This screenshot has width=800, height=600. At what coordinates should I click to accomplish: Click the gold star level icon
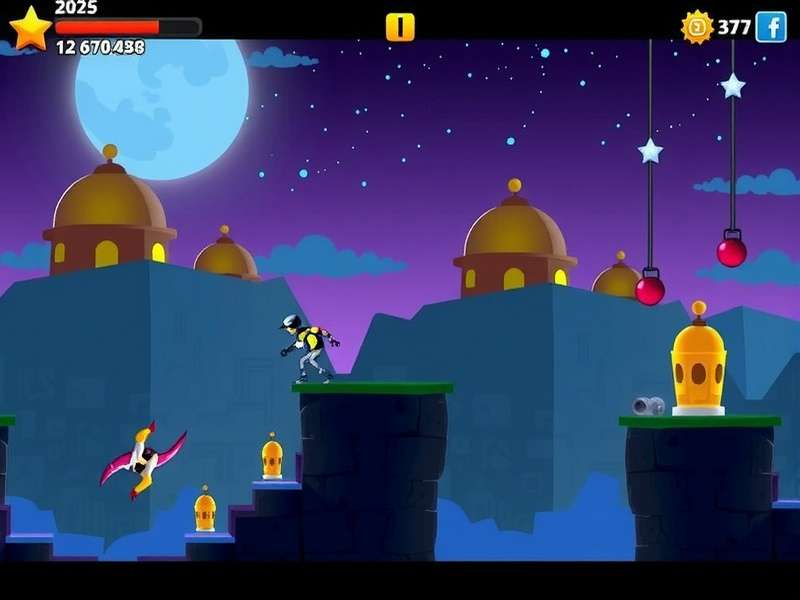pyautogui.click(x=30, y=28)
